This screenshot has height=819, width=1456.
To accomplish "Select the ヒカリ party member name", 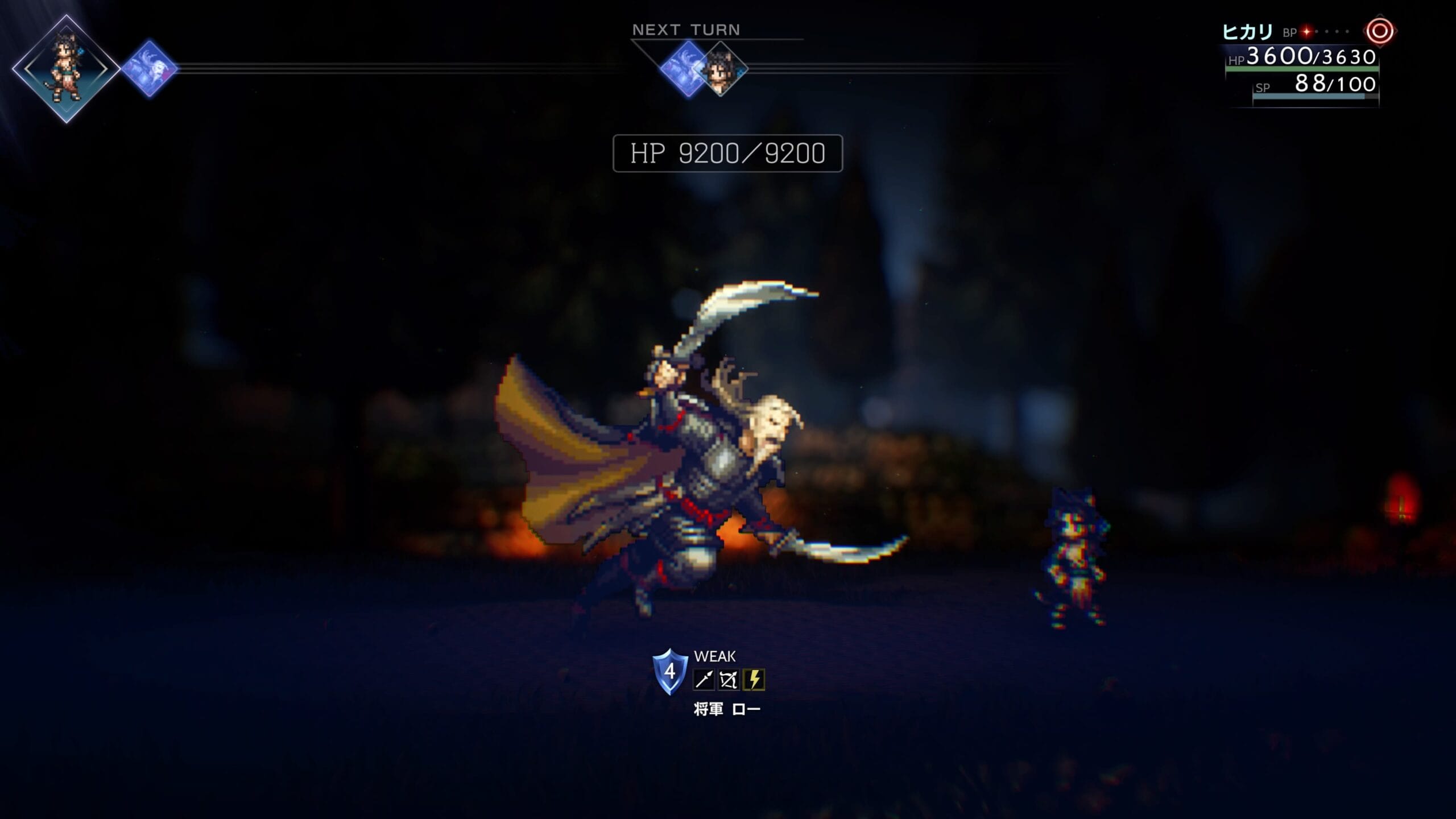I will click(x=1247, y=32).
